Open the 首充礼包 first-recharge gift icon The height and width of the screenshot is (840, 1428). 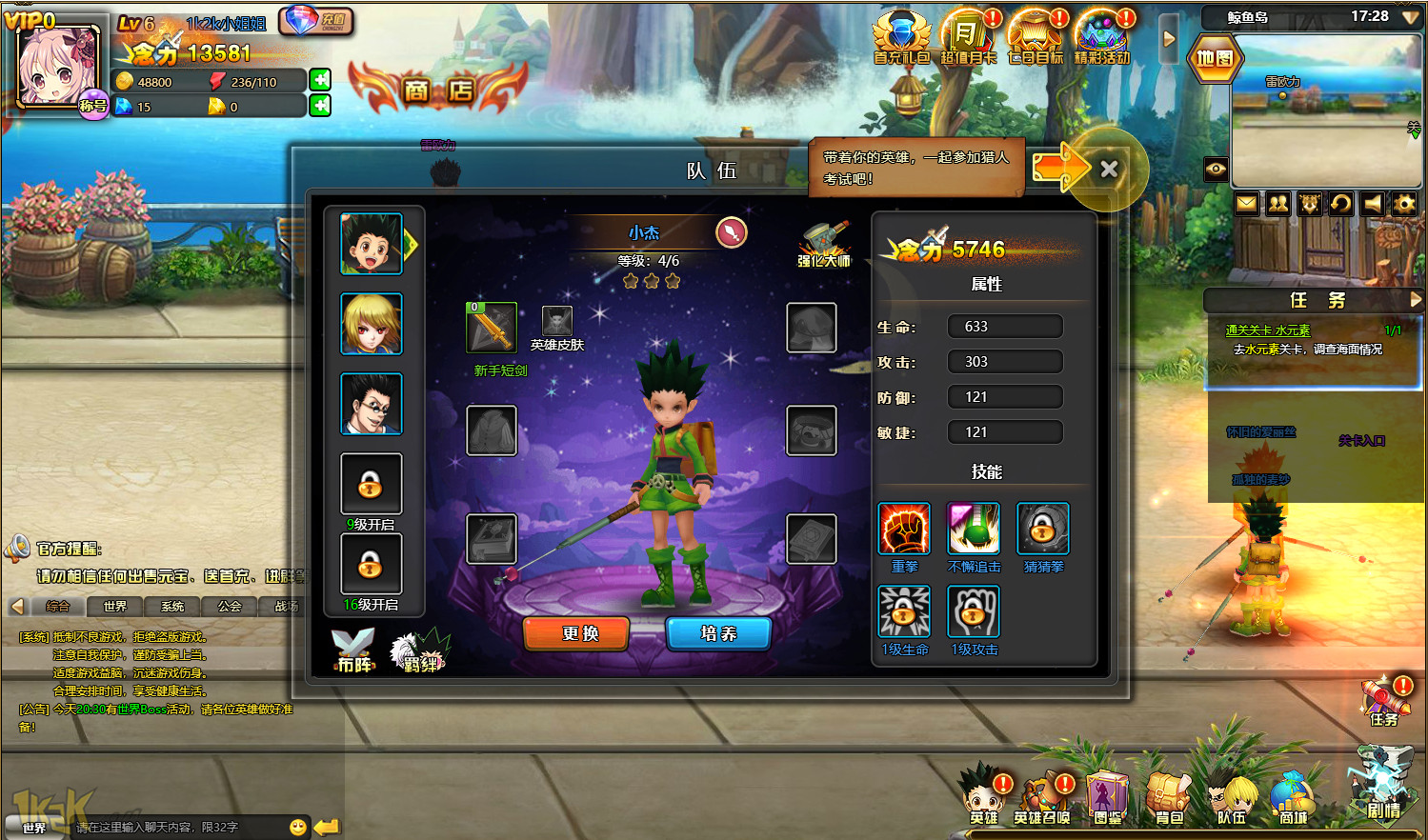coord(901,38)
